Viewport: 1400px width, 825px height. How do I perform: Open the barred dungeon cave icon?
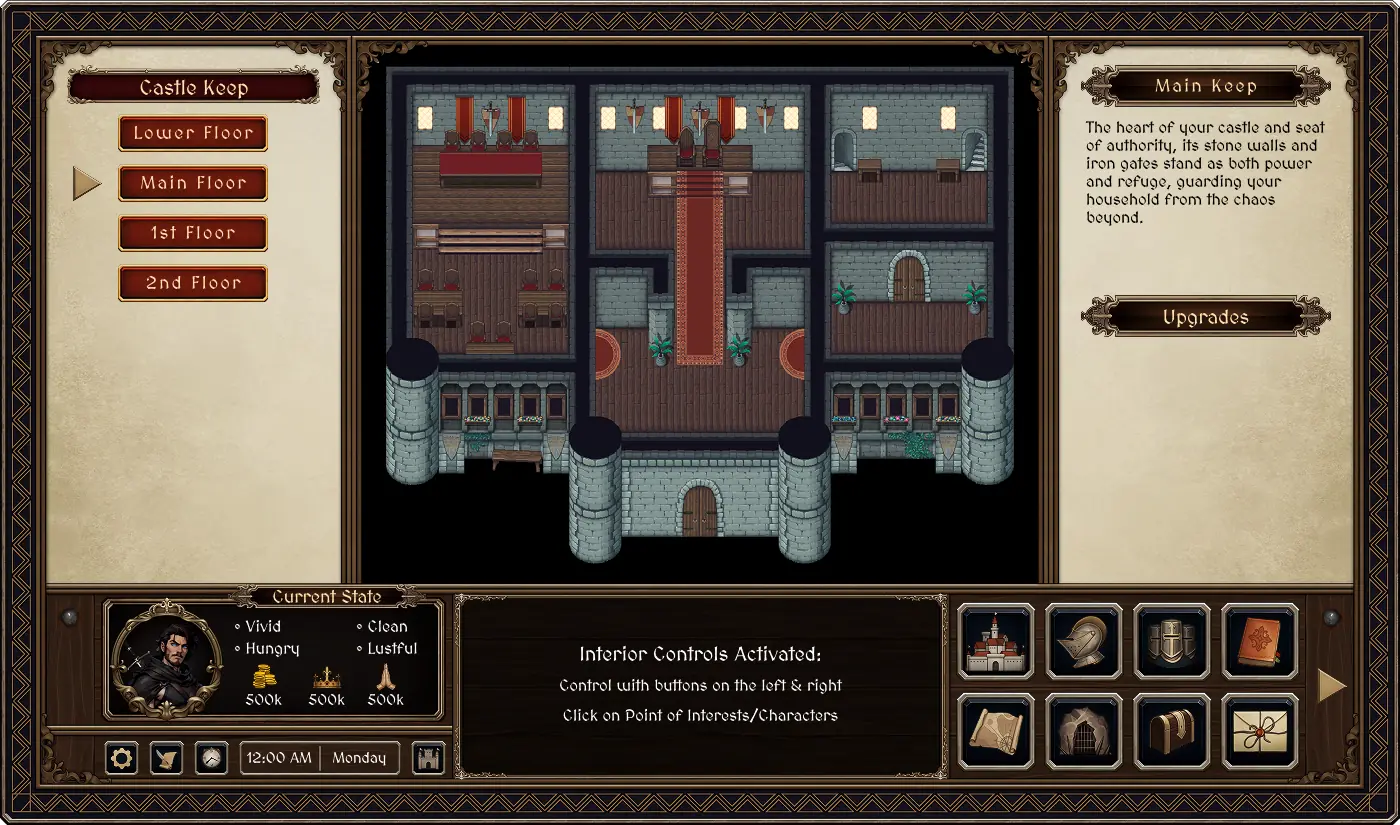click(x=1084, y=731)
